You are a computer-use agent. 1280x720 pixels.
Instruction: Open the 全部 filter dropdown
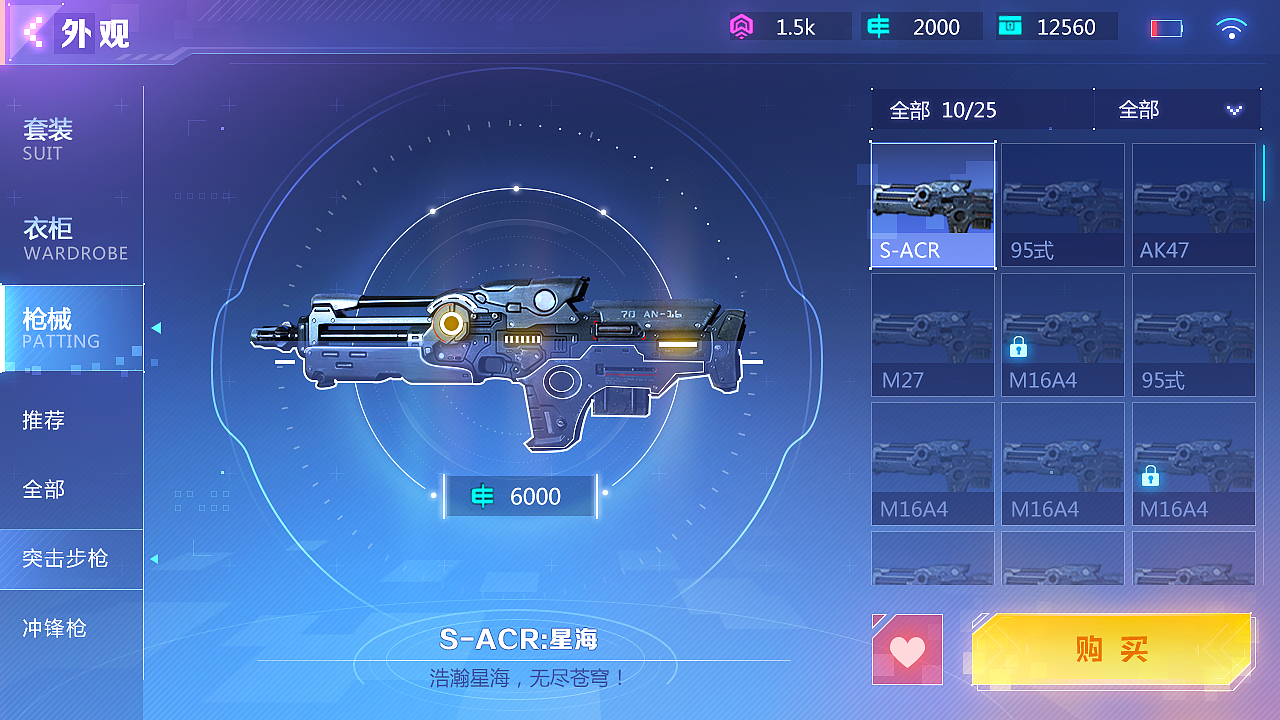[x=1178, y=110]
